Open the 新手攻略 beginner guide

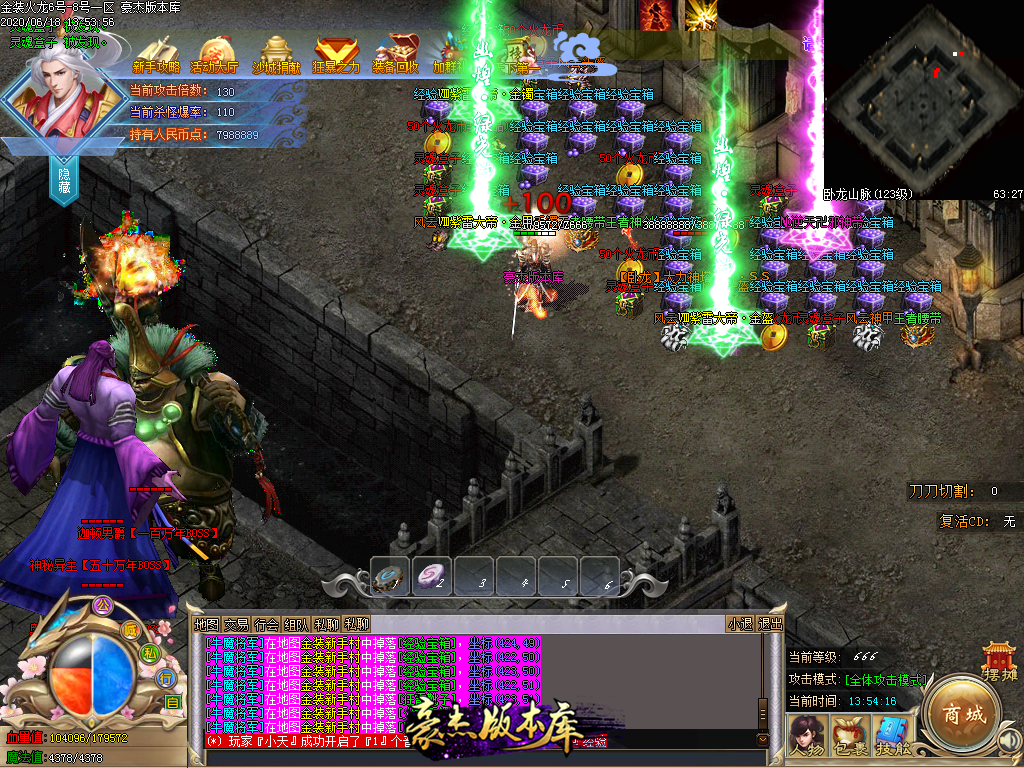[156, 55]
